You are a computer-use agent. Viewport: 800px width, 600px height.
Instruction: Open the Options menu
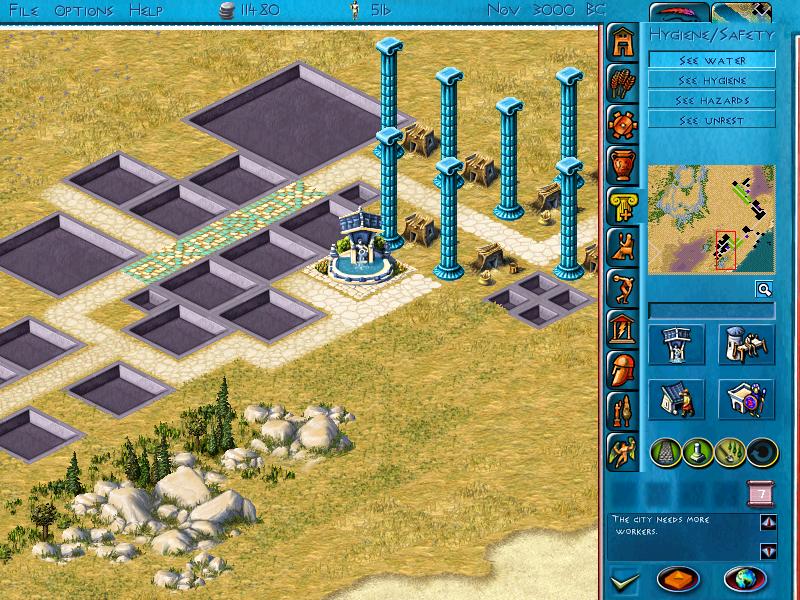(x=84, y=10)
